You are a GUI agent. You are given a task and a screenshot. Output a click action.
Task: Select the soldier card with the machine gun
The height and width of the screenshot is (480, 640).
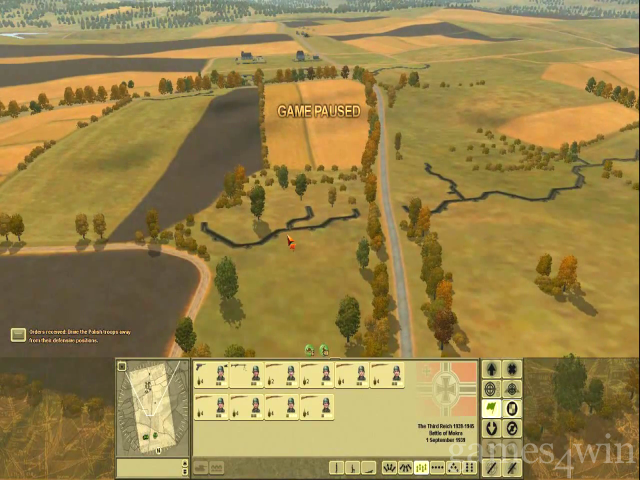click(246, 376)
